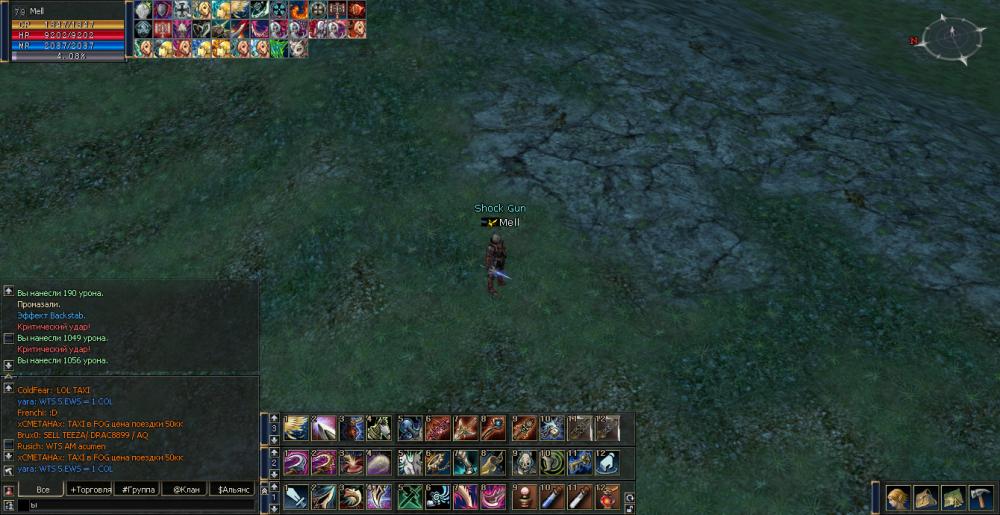Open the $Альянс alliance chat tab
The width and height of the screenshot is (1000, 515).
coord(233,489)
